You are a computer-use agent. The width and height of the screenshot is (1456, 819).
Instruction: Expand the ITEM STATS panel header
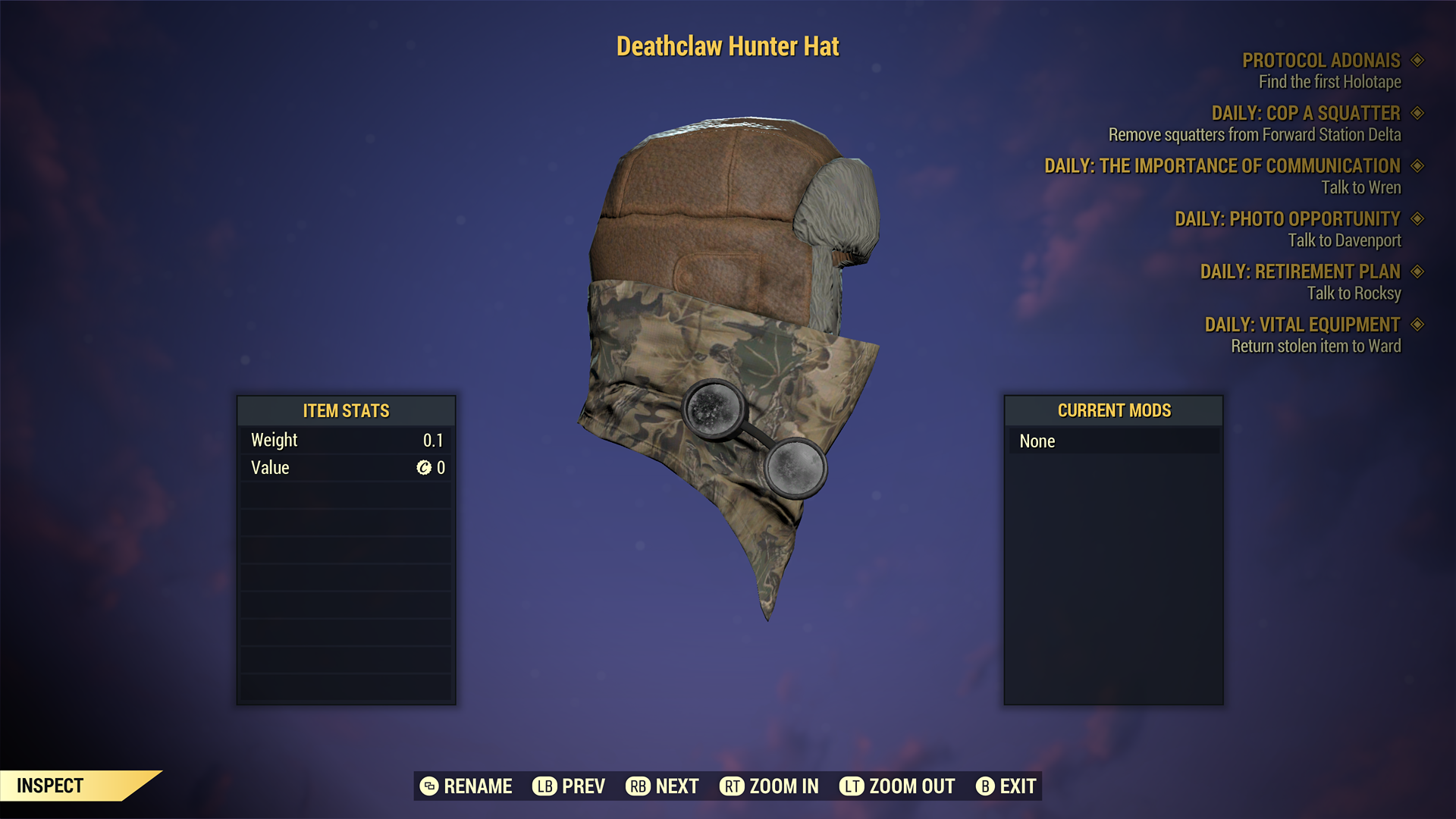click(345, 411)
